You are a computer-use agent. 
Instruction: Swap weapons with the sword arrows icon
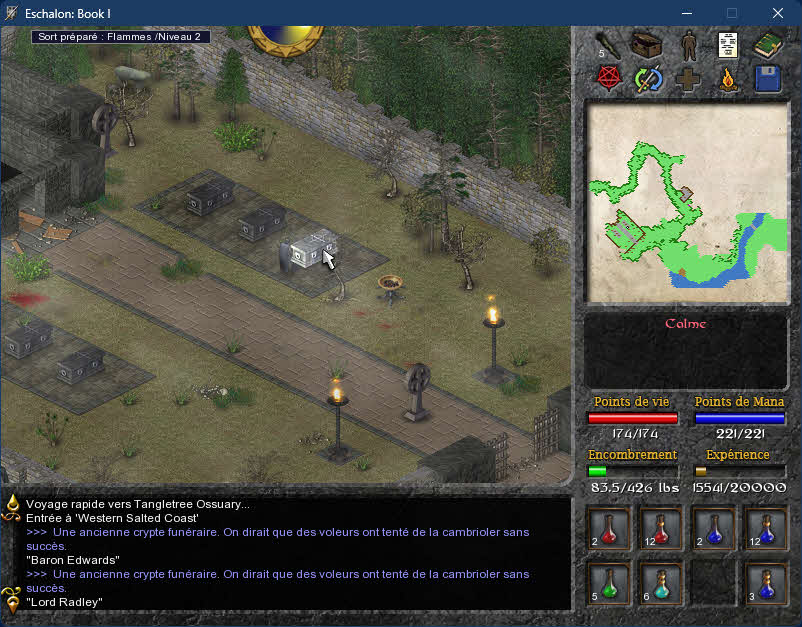[649, 80]
